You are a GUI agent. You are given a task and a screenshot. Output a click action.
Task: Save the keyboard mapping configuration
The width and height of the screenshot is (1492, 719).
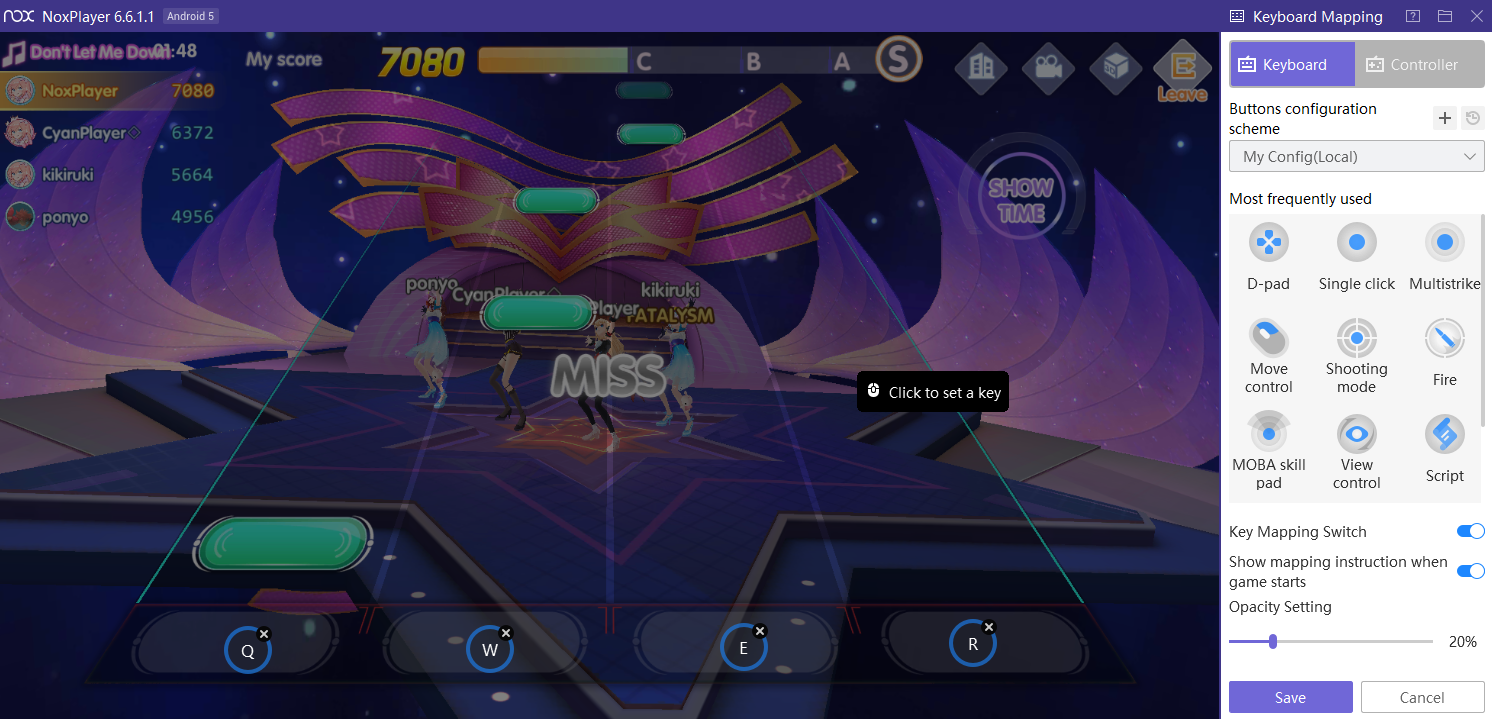coord(1290,697)
